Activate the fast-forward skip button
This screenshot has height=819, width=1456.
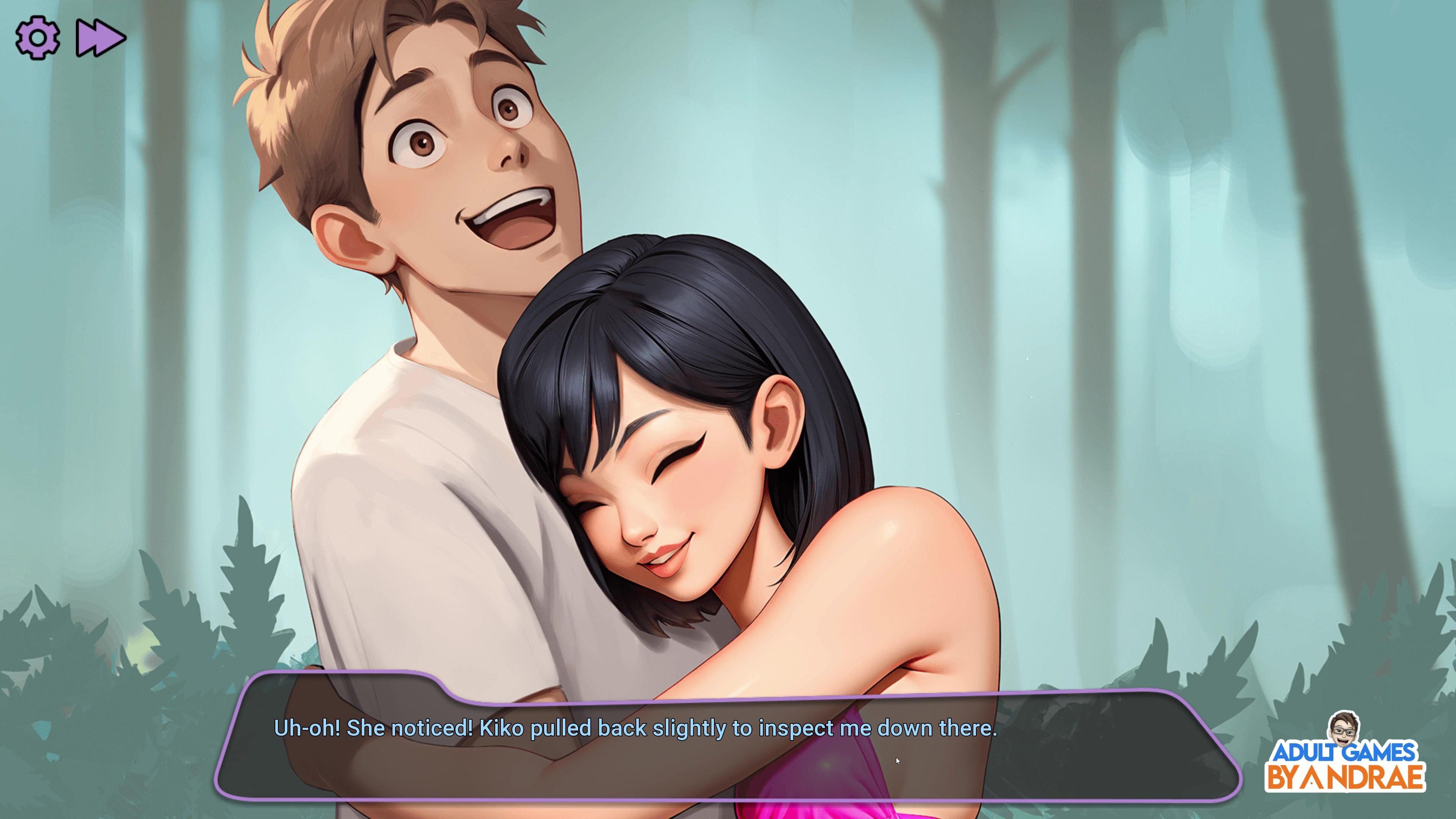(100, 38)
